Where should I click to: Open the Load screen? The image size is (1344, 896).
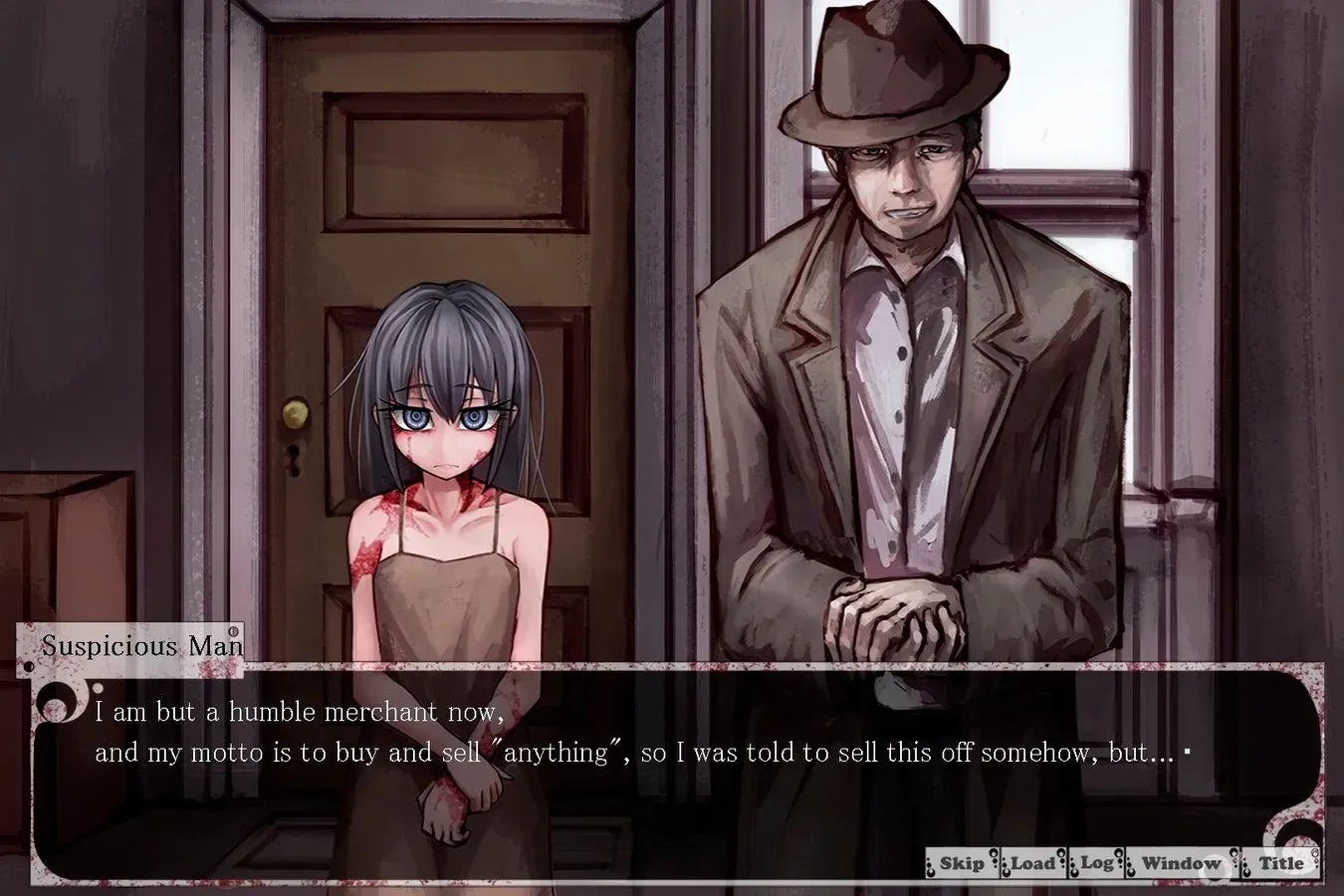click(x=1035, y=862)
